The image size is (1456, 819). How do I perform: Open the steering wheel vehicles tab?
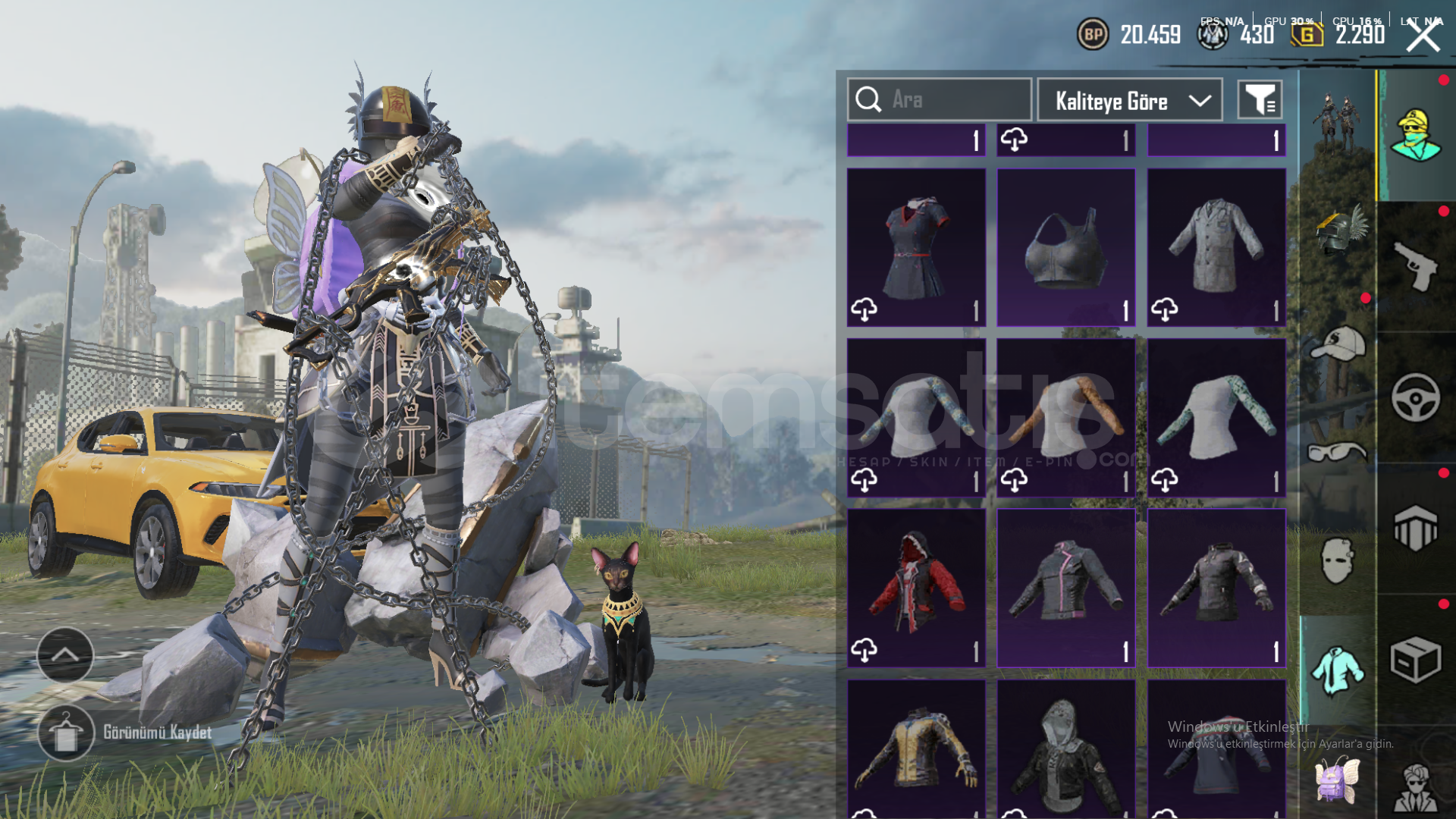1415,397
